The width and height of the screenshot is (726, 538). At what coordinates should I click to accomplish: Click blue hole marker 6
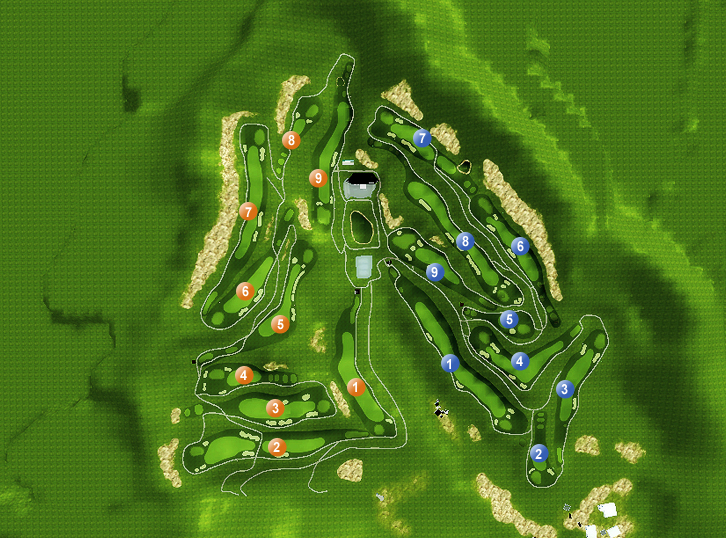(x=519, y=246)
